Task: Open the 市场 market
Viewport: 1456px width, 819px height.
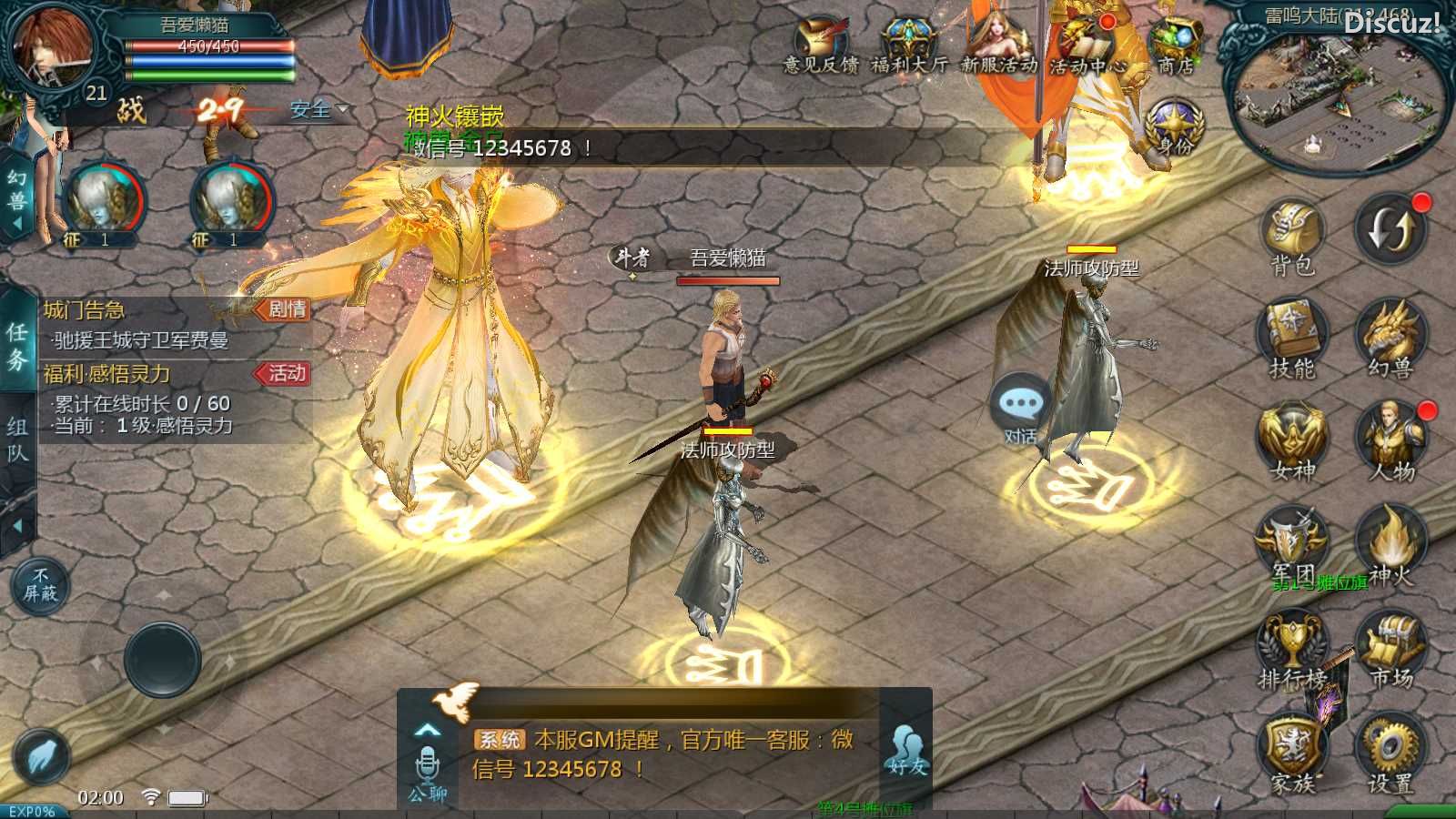Action: 1390,646
